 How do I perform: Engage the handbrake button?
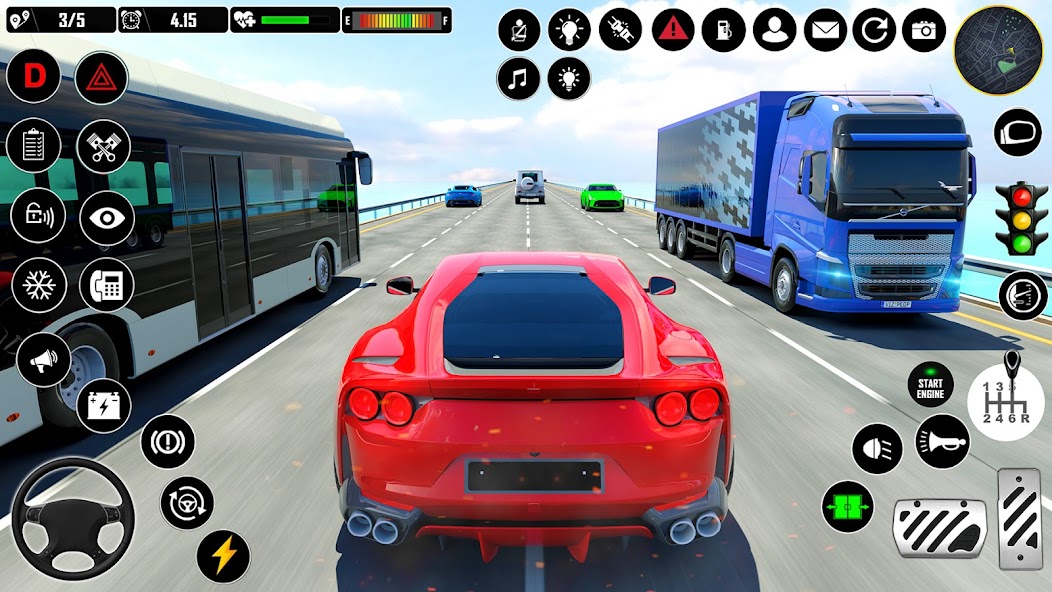pyautogui.click(x=167, y=441)
